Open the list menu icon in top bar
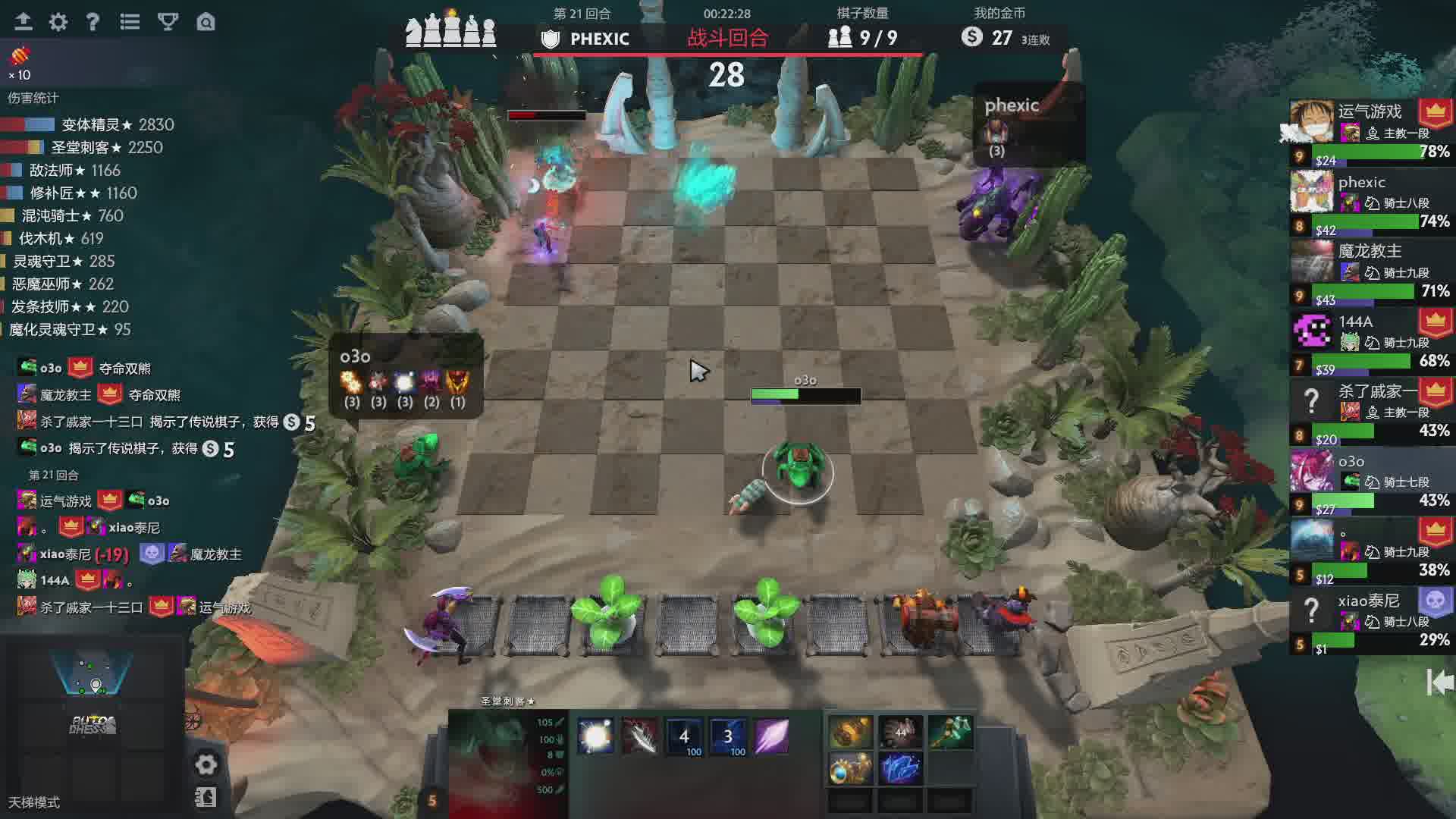1456x819 pixels. [130, 22]
